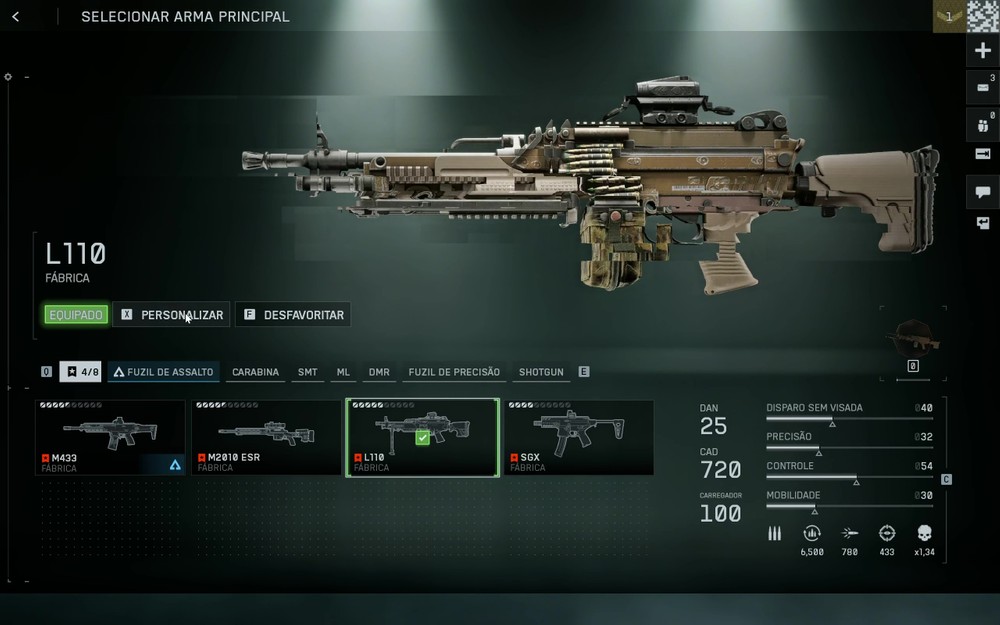This screenshot has height=625, width=1000.
Task: Open the squad members icon
Action: click(982, 127)
